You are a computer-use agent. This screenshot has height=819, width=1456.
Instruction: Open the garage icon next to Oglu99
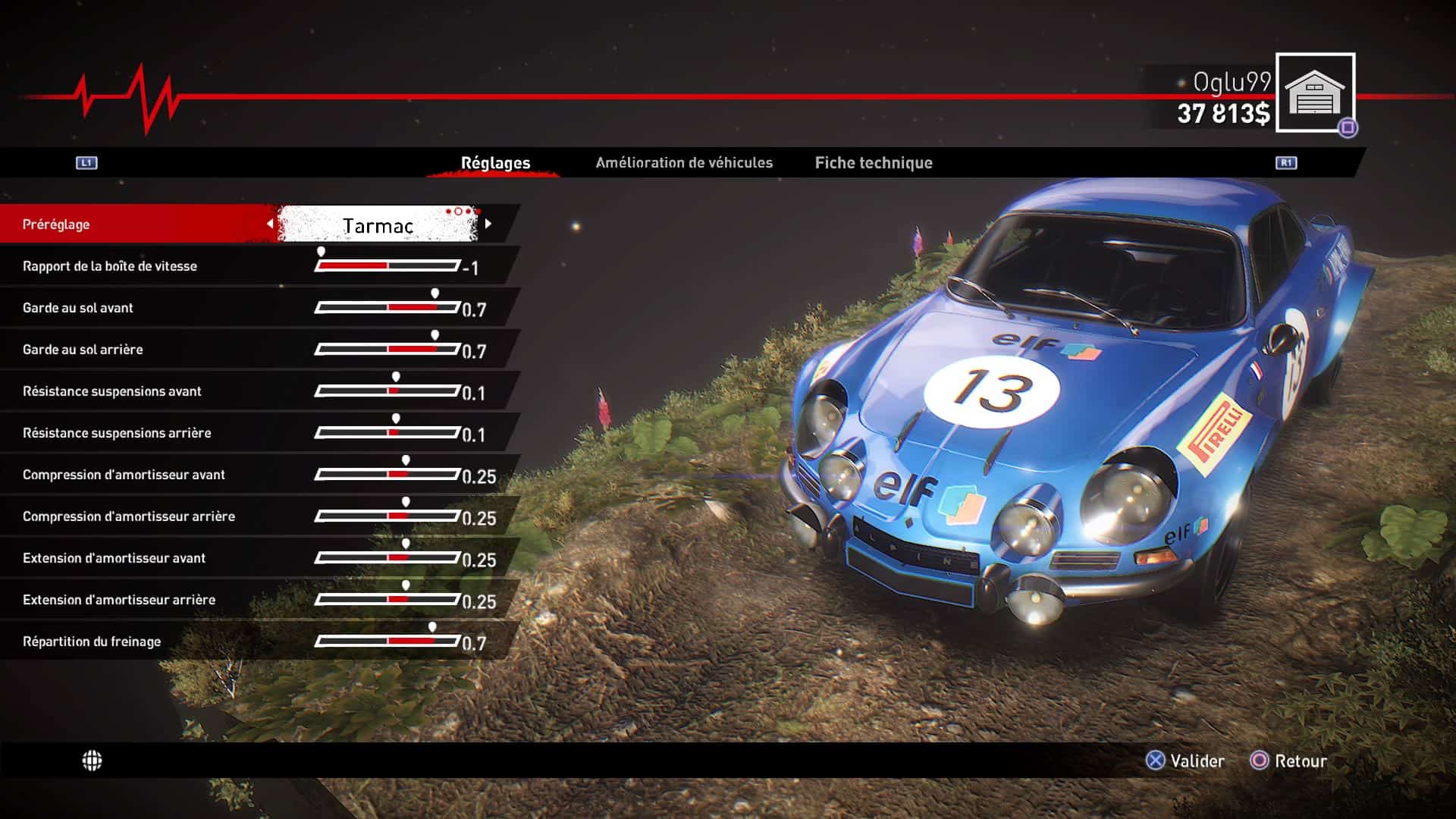click(1315, 93)
